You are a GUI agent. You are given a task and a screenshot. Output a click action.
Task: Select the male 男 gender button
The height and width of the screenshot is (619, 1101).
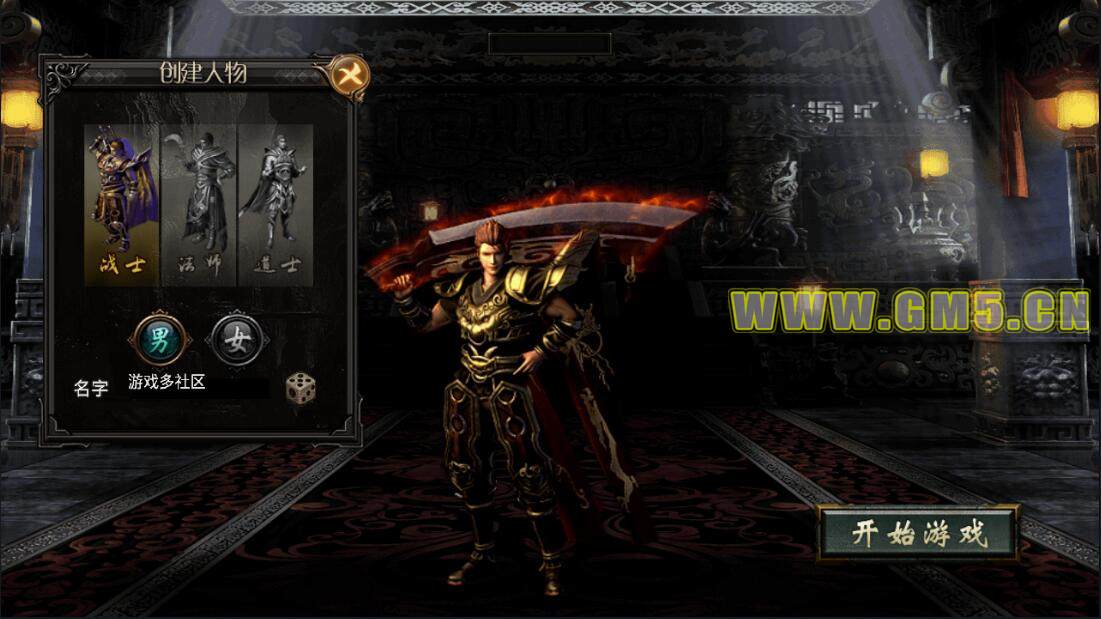point(159,341)
